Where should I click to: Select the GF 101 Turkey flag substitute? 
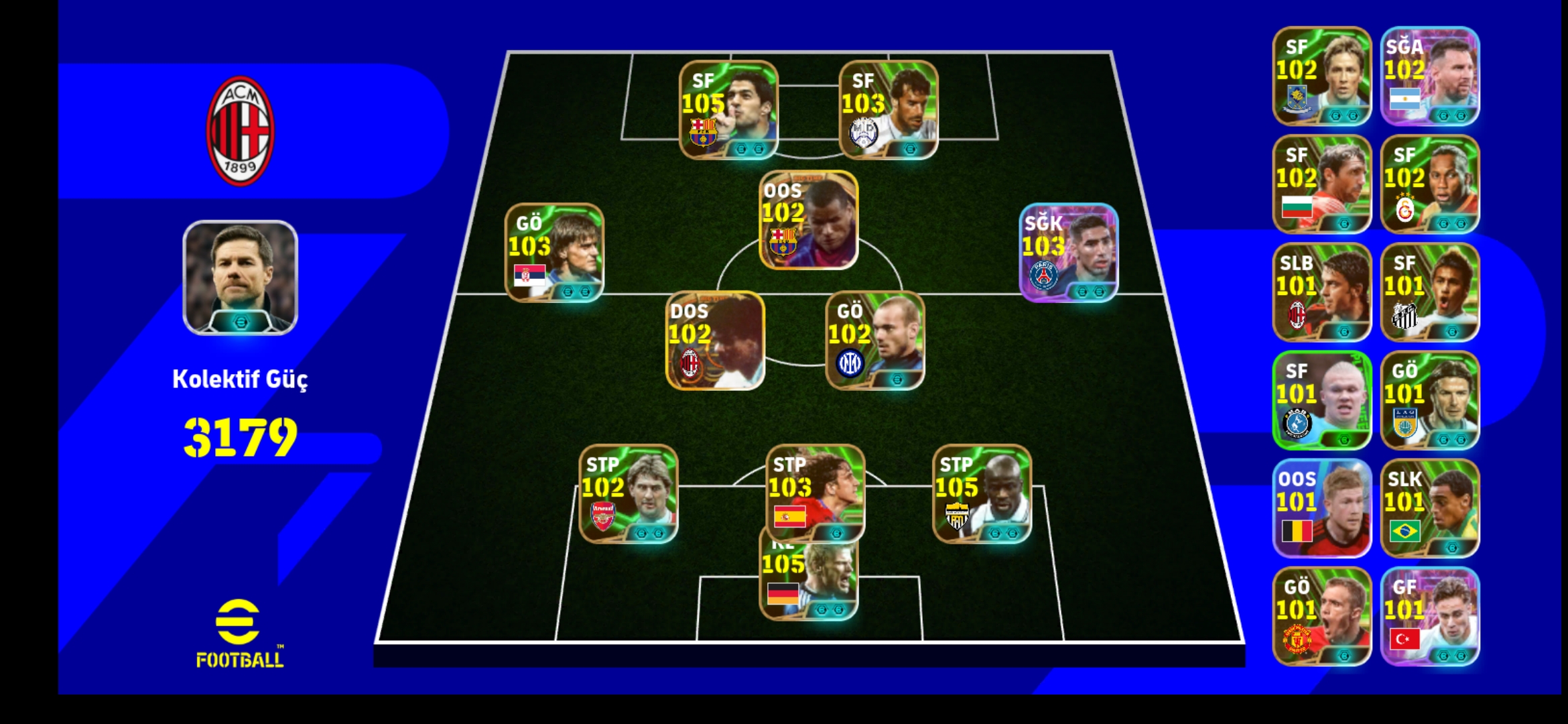coord(1430,616)
